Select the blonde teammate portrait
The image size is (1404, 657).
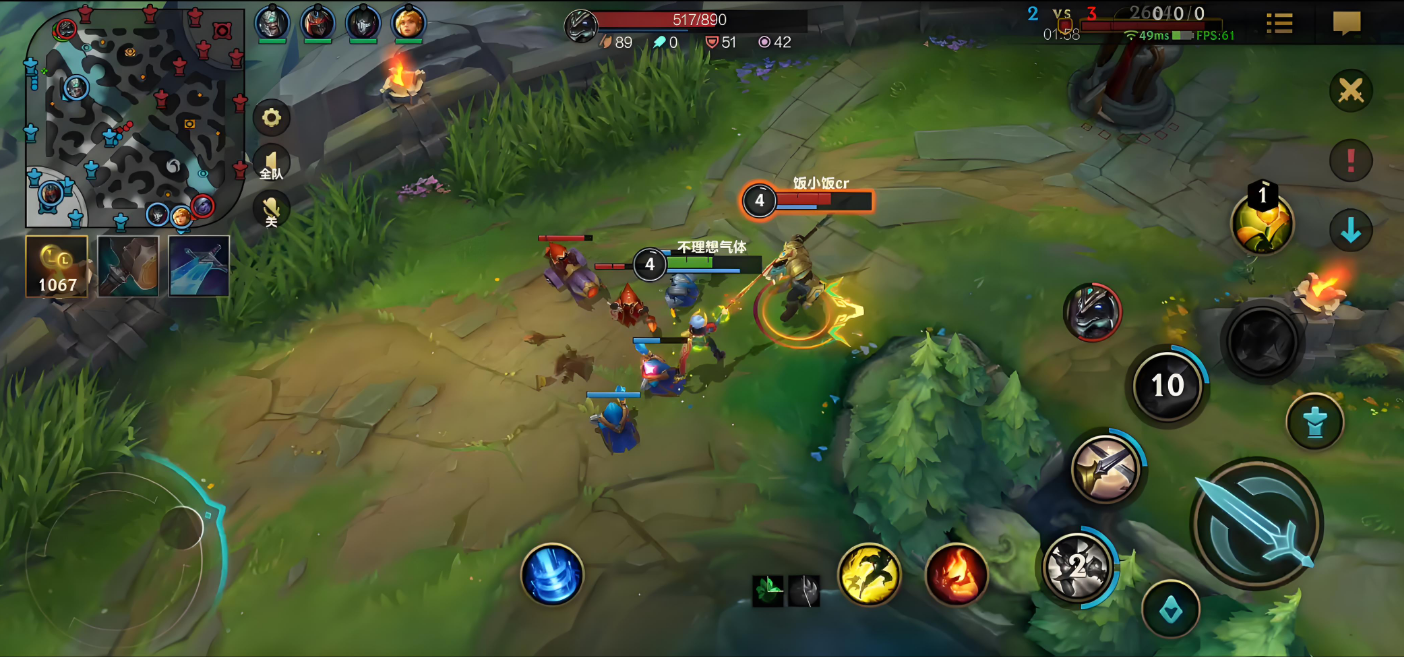(408, 22)
